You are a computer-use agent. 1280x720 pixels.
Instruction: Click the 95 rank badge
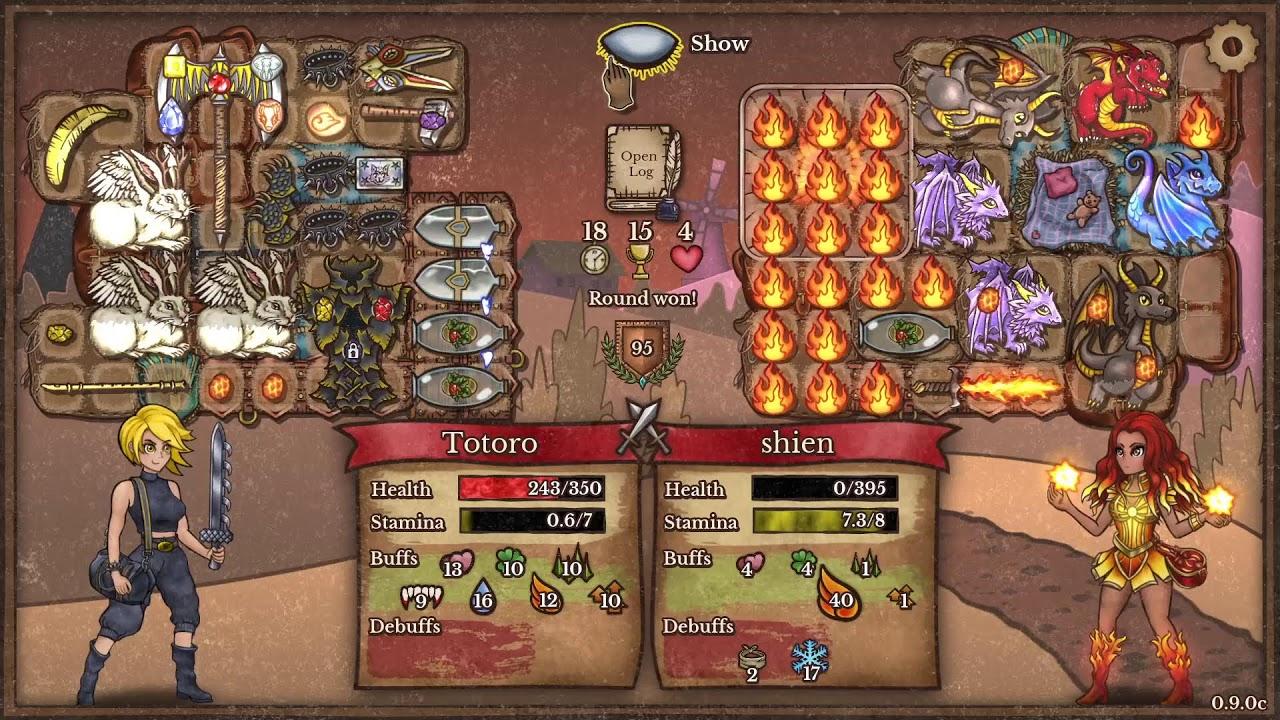click(641, 350)
